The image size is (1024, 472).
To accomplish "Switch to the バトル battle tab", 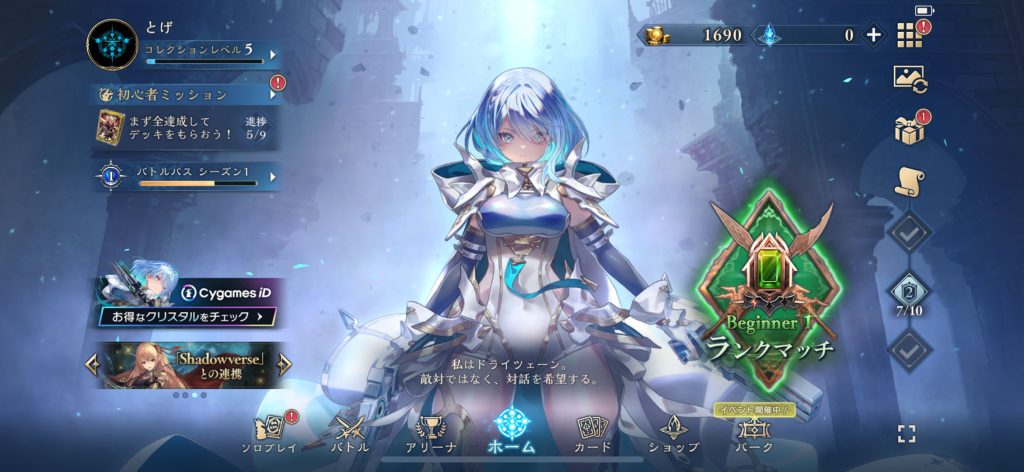I will point(351,433).
